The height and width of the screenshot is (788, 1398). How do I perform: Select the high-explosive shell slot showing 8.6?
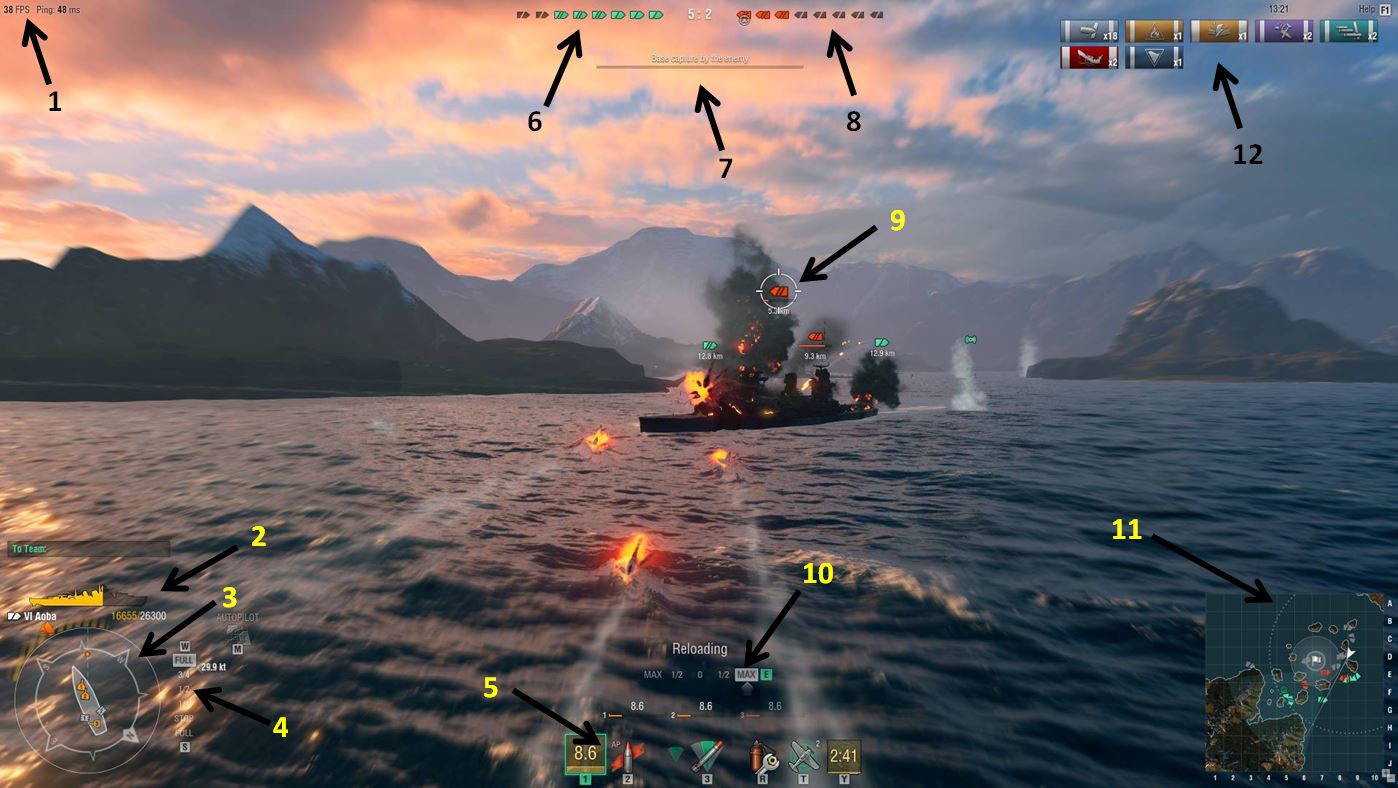click(x=585, y=754)
